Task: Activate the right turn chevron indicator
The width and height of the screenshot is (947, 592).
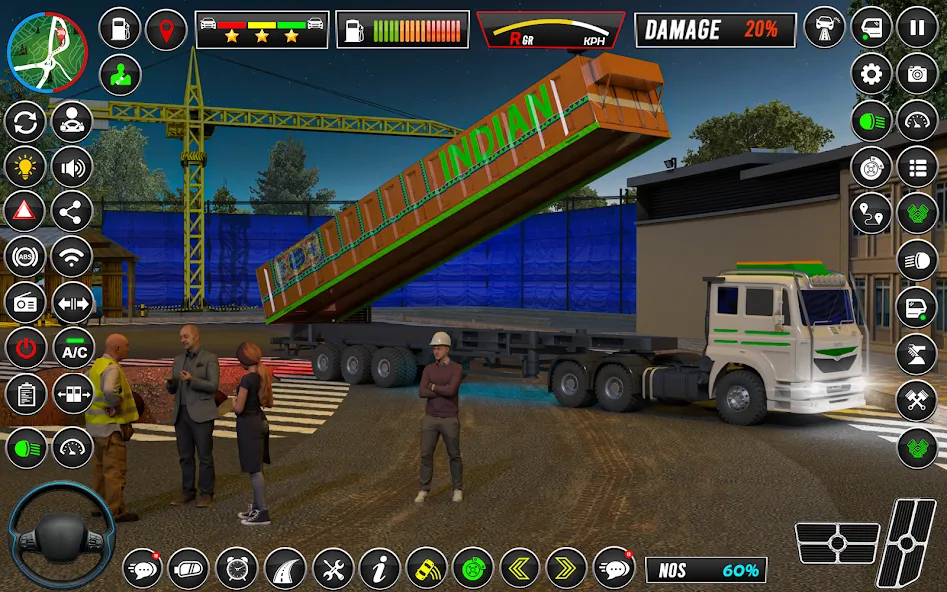Action: click(x=566, y=568)
